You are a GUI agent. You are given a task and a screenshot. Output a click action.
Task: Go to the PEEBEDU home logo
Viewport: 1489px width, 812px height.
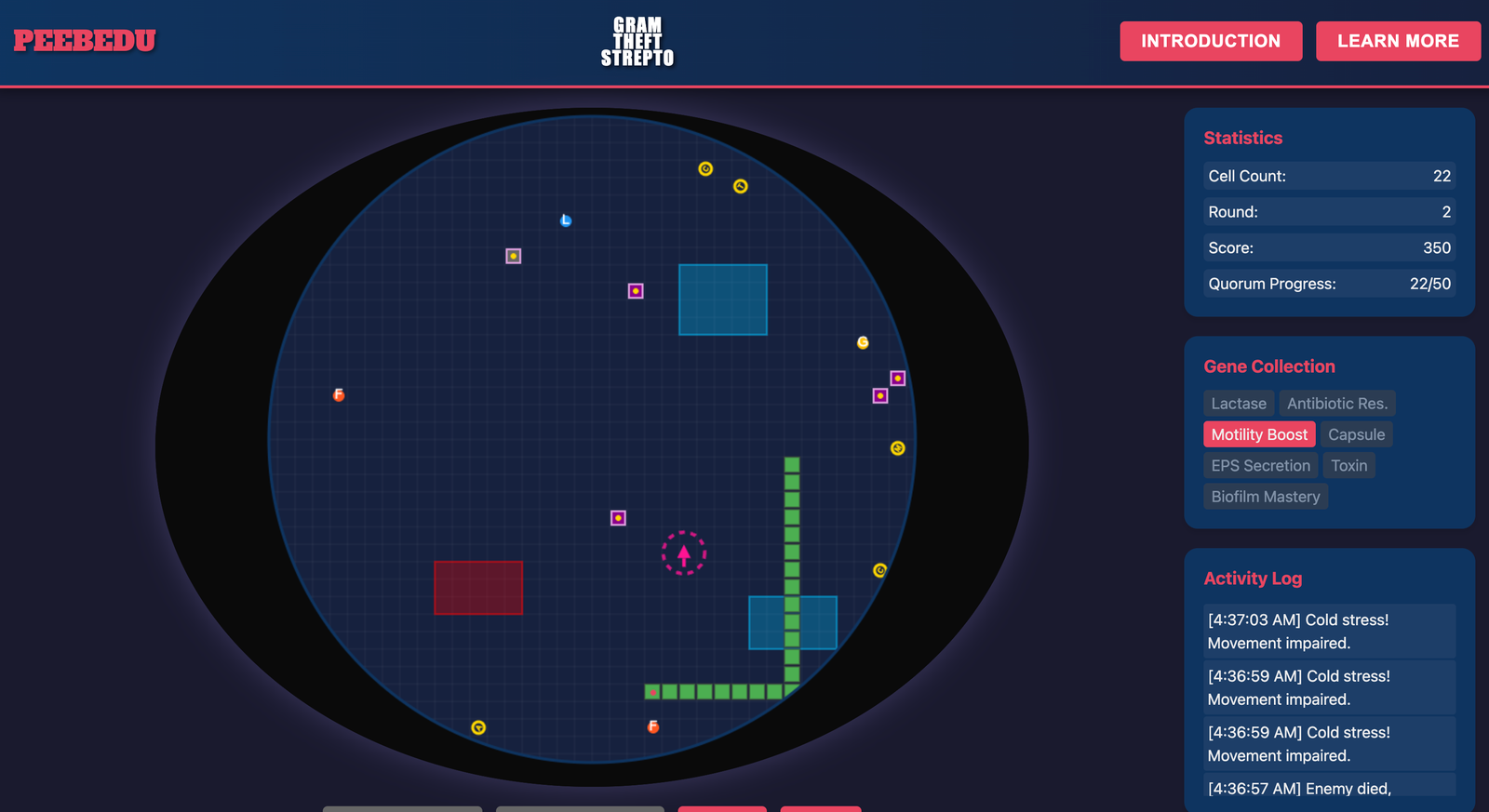pyautogui.click(x=85, y=41)
